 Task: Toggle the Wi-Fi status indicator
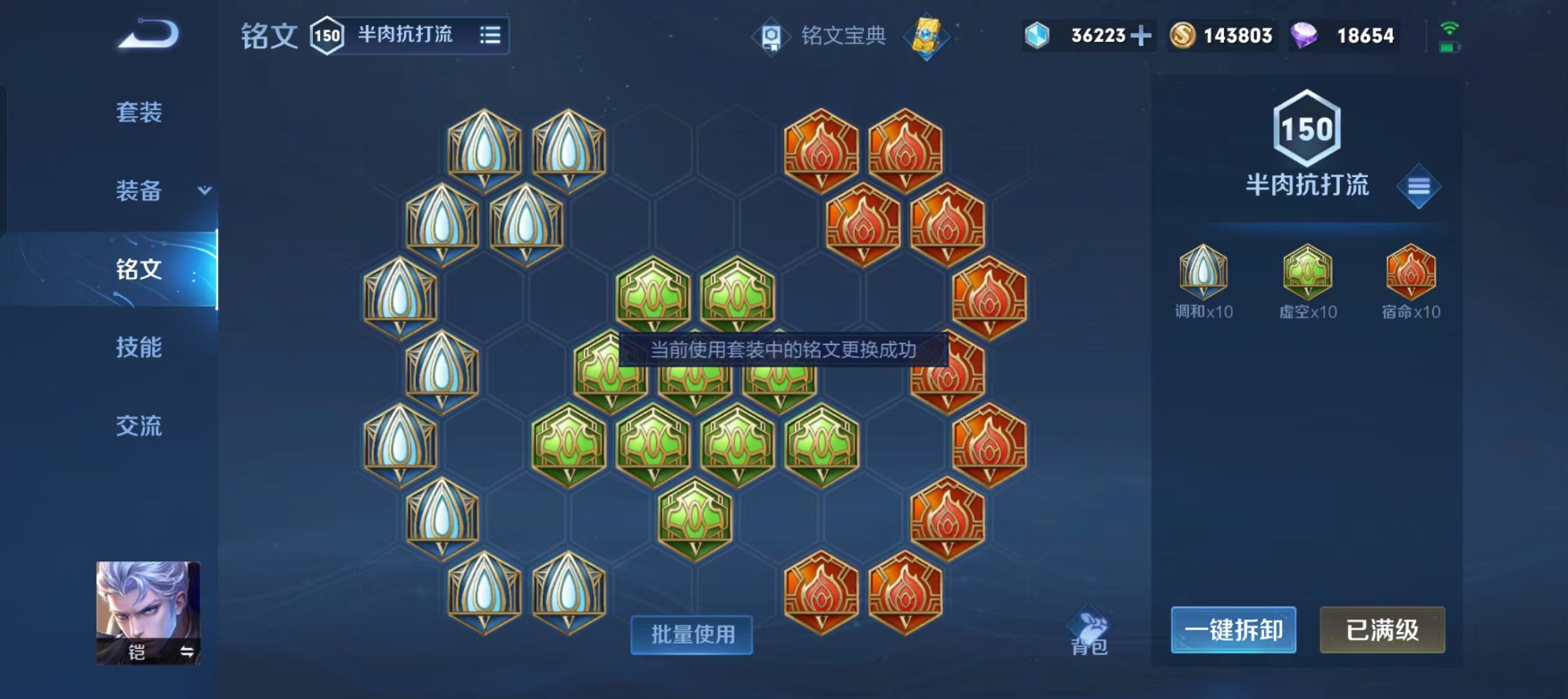pos(1450,29)
